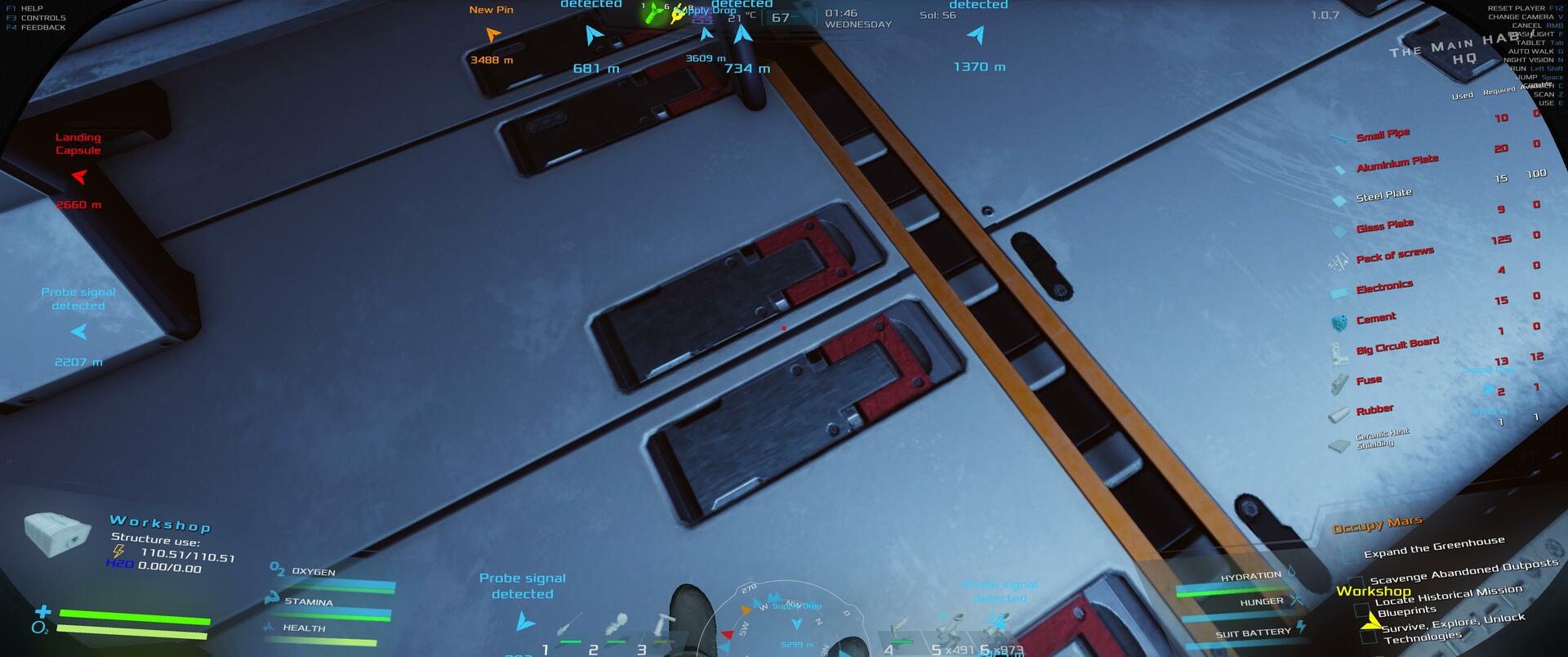Screen dimensions: 1568x657
Task: Click the Occupy Mars objectives heading
Action: pyautogui.click(x=1377, y=525)
